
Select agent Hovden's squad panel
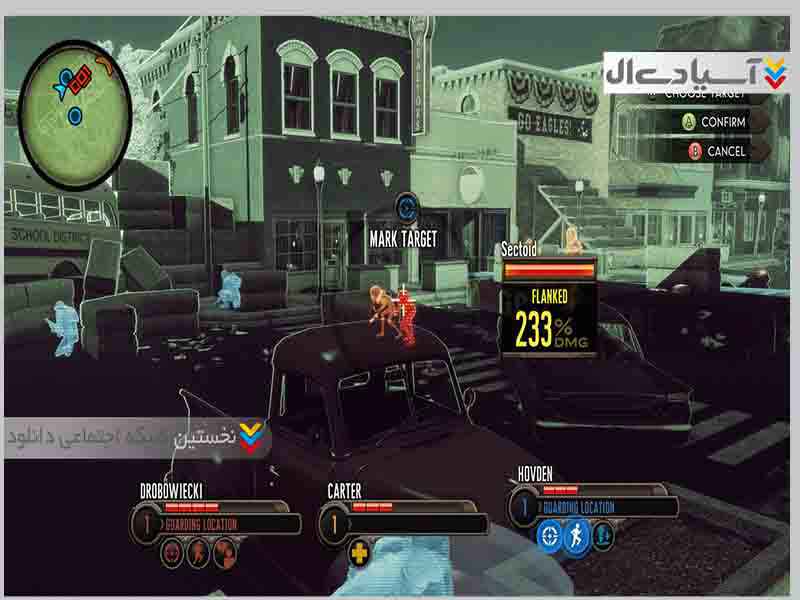pos(590,505)
